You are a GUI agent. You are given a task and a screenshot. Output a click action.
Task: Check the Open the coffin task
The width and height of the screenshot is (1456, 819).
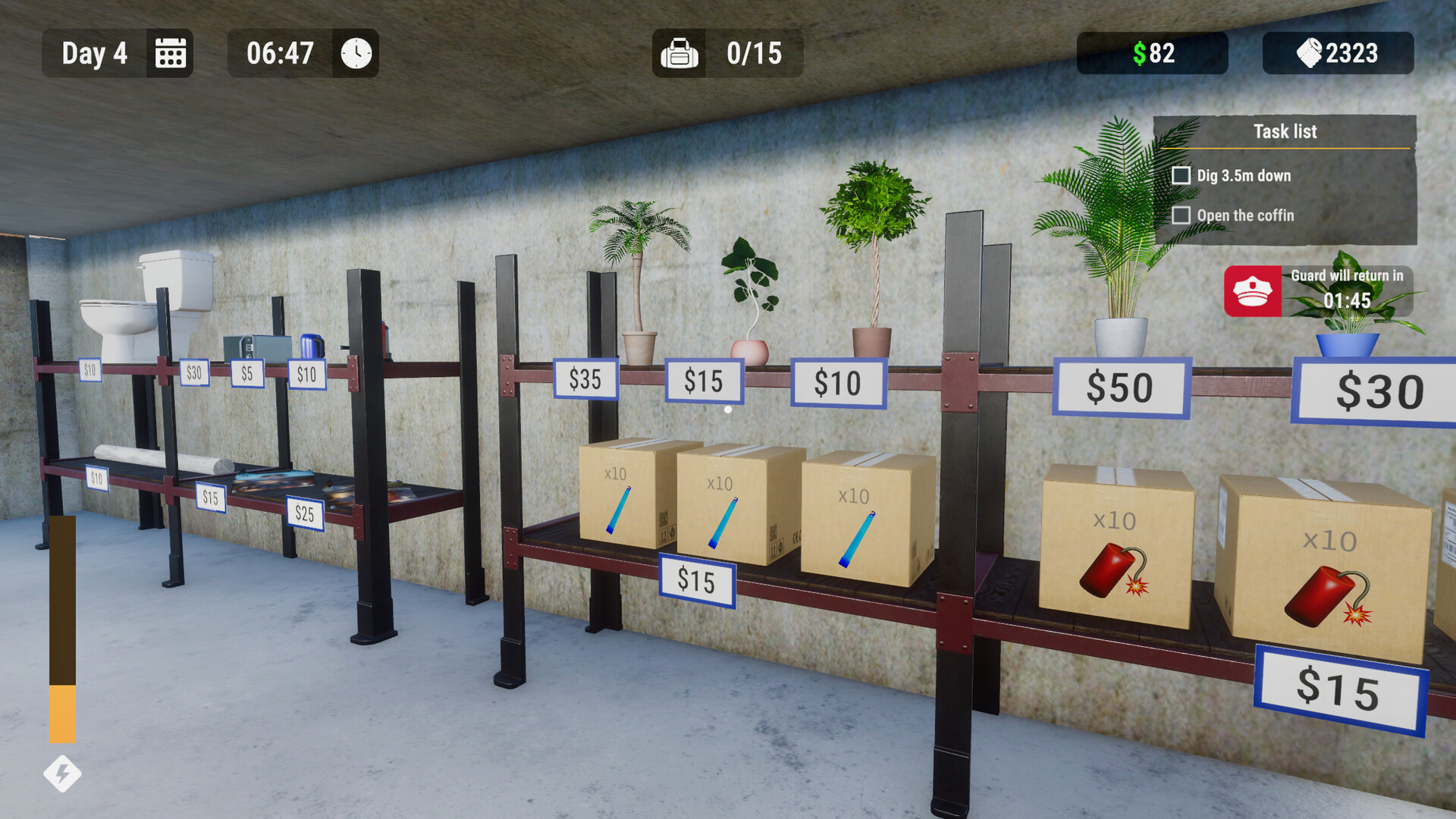(x=1181, y=215)
